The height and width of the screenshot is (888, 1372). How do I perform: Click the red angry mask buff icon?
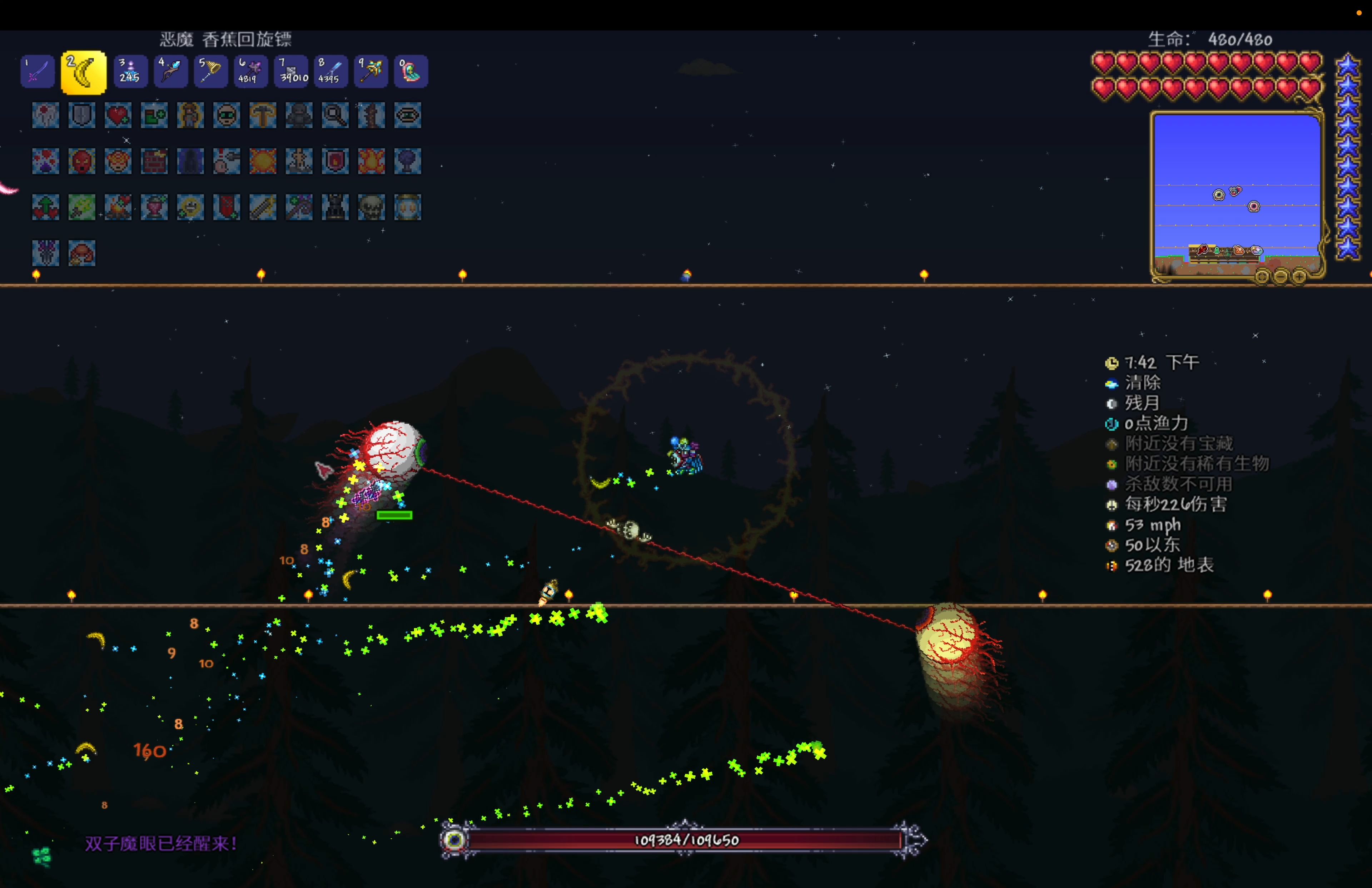82,161
